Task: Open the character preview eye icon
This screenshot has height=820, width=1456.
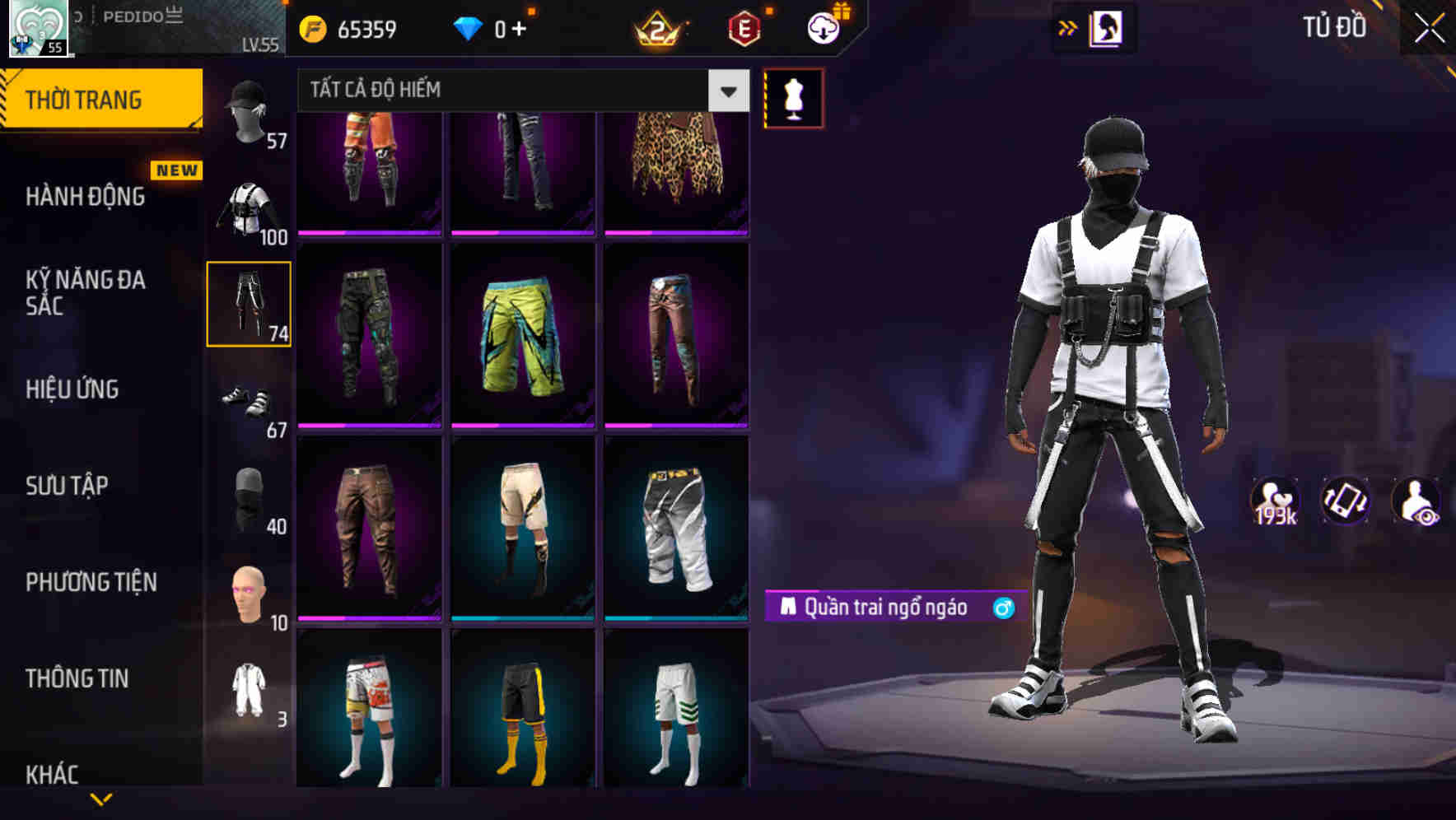Action: pyautogui.click(x=1416, y=501)
